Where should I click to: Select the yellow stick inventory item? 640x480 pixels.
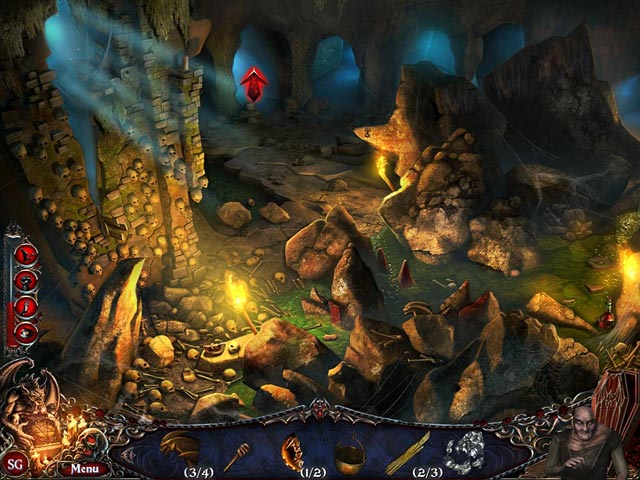[x=407, y=452]
